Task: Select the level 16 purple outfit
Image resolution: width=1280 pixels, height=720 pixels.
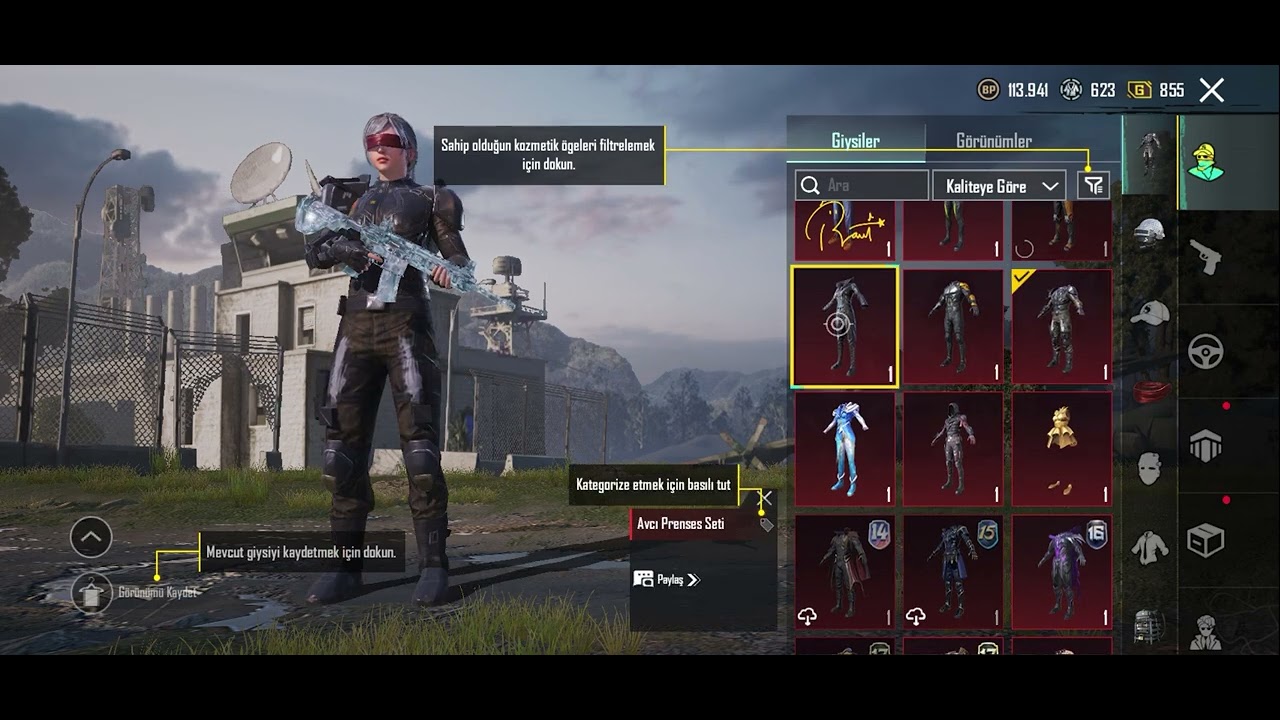Action: [x=1061, y=572]
